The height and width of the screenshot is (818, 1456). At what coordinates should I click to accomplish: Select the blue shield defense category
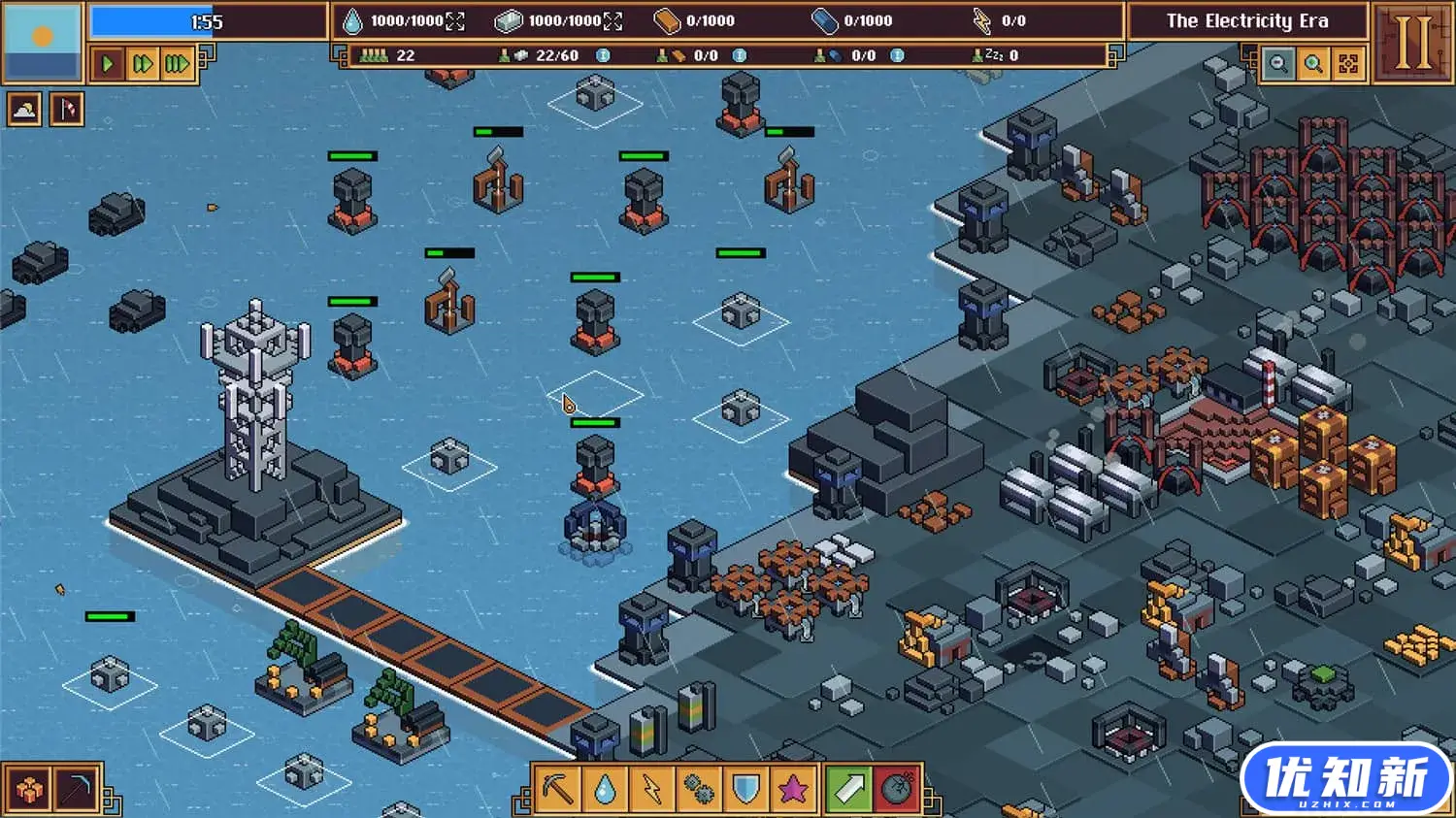click(745, 789)
